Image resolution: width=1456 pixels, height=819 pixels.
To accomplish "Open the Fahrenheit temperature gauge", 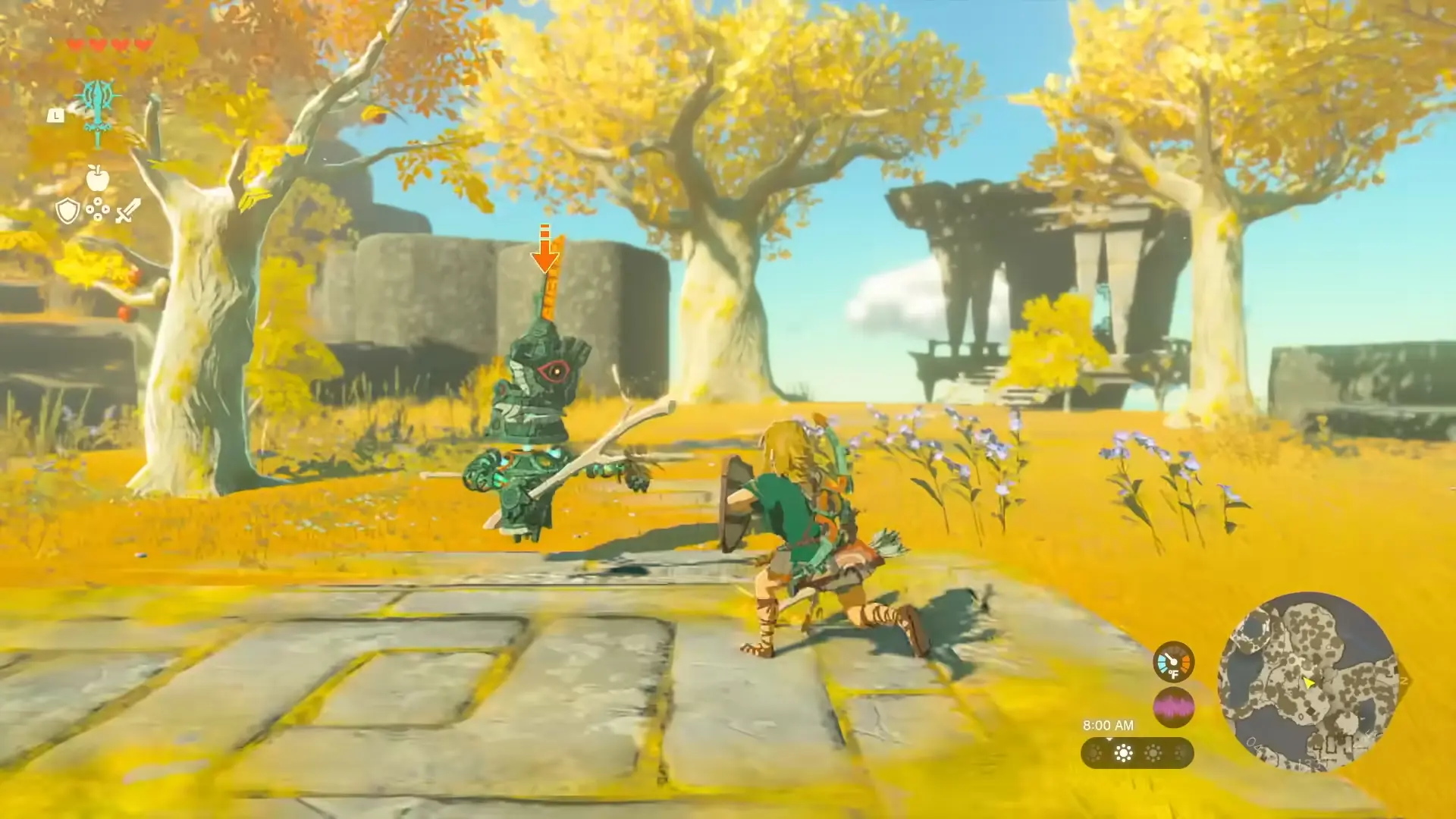I will point(1174,662).
